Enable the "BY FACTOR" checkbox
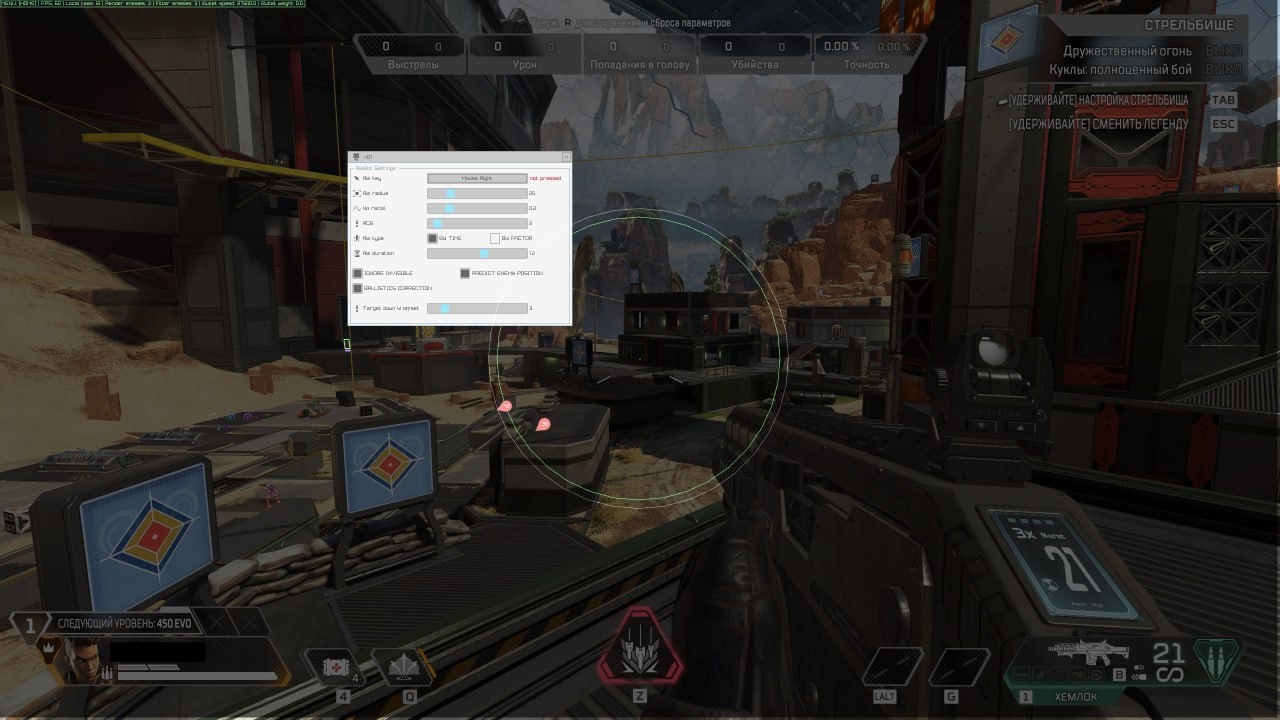The width and height of the screenshot is (1280, 720). point(496,238)
